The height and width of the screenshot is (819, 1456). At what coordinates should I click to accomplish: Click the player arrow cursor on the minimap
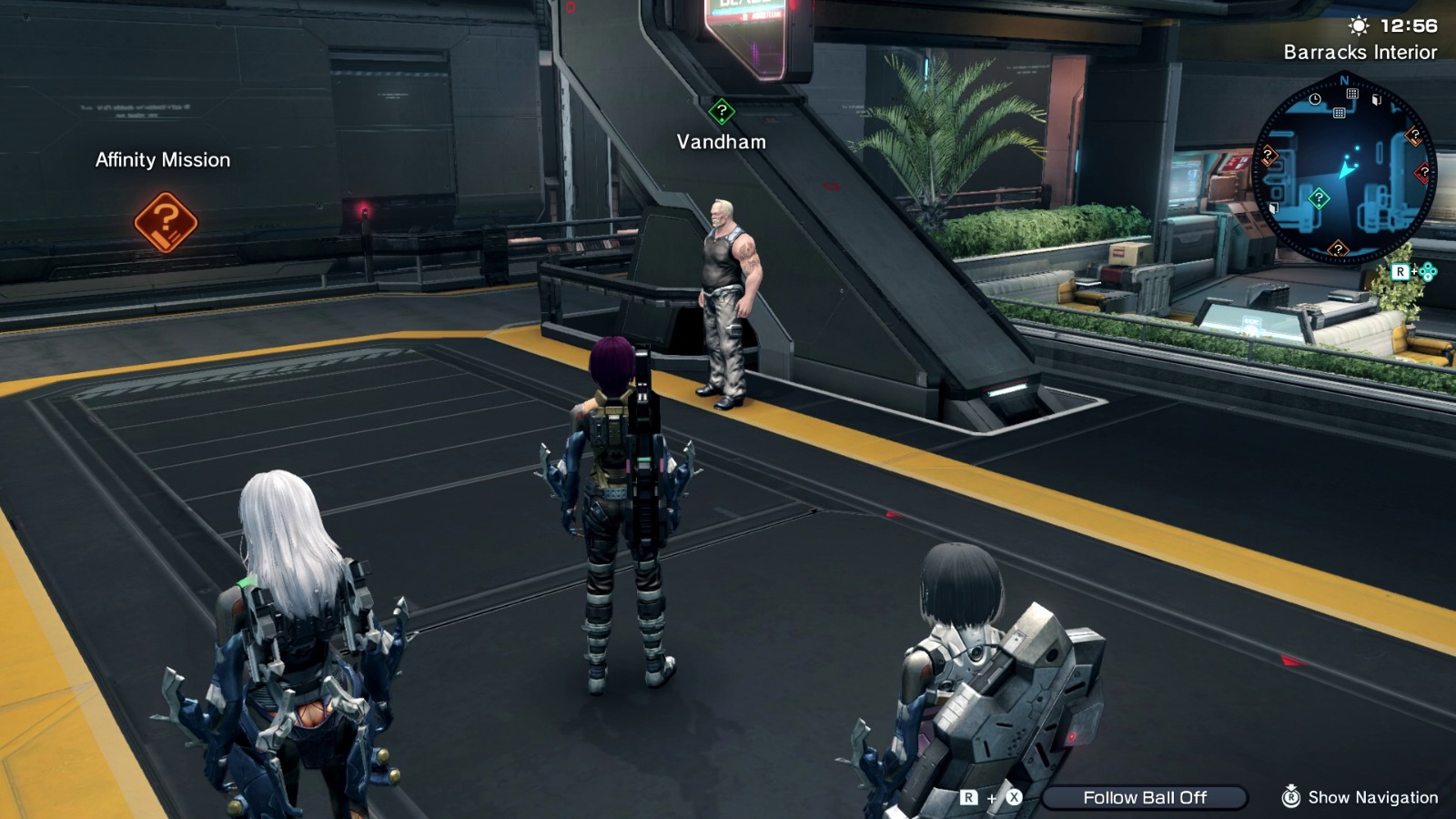[x=1345, y=171]
